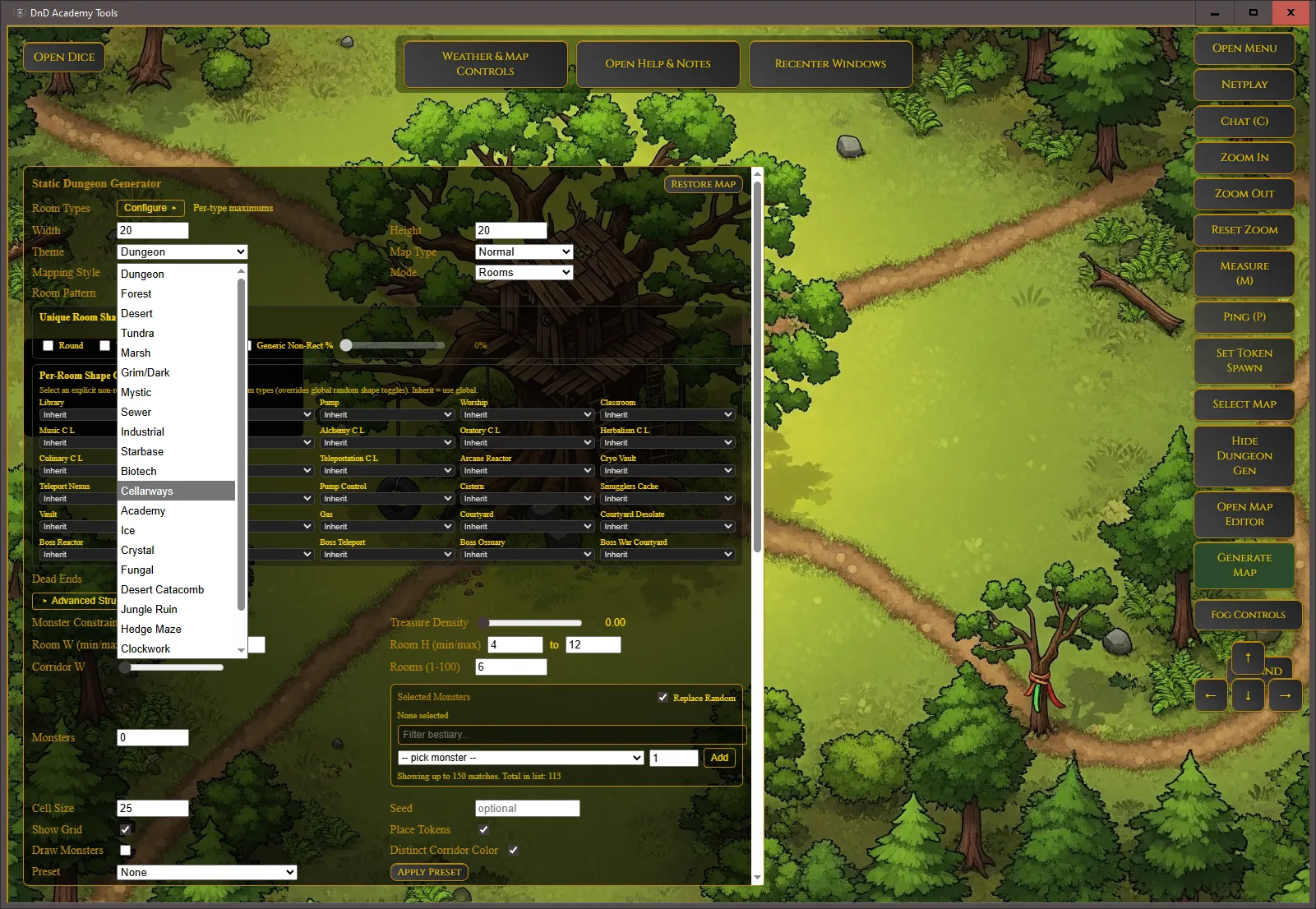Click the Generate Map button

(1244, 565)
